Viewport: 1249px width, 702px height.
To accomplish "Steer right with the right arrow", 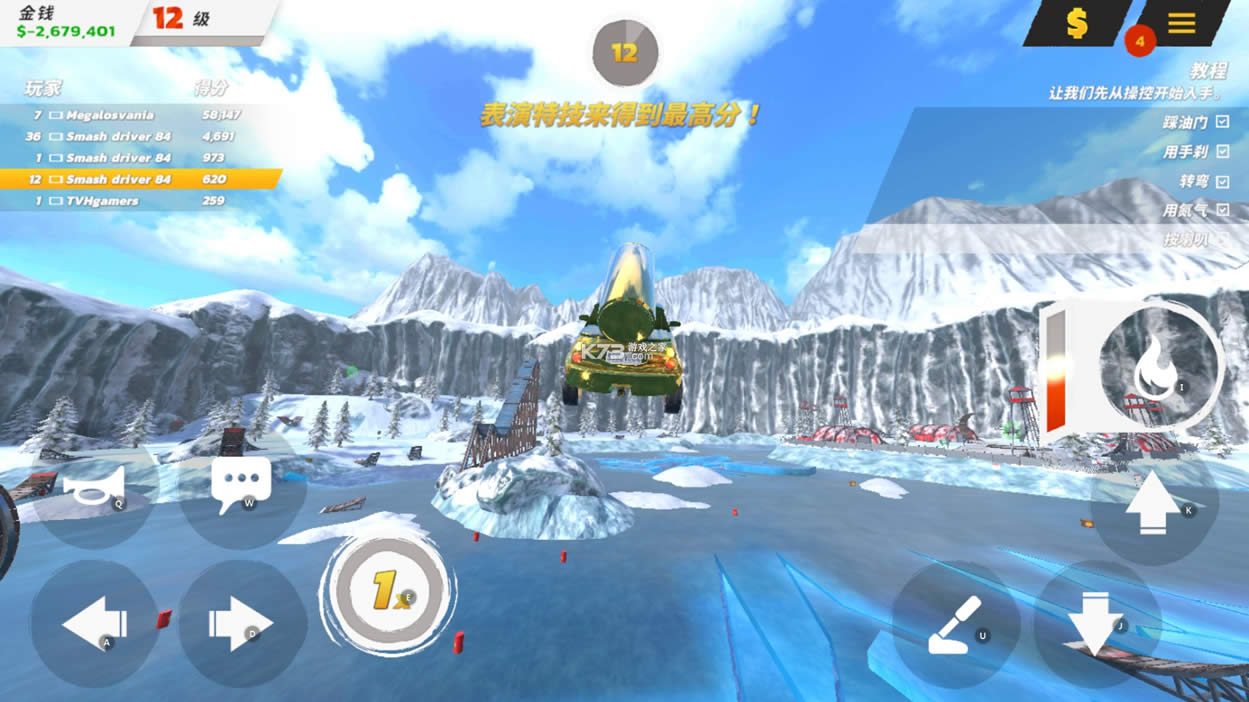I will point(241,624).
